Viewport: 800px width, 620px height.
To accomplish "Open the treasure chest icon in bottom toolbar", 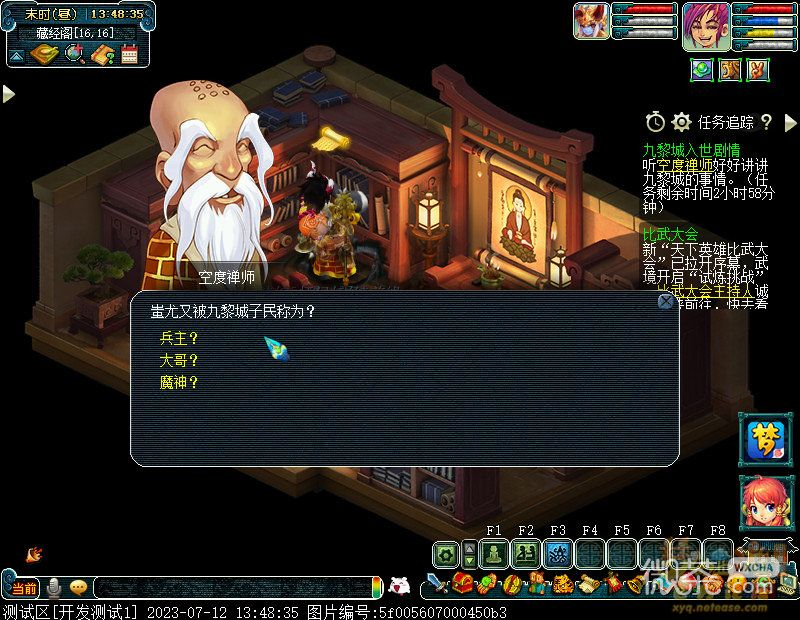I will [462, 584].
